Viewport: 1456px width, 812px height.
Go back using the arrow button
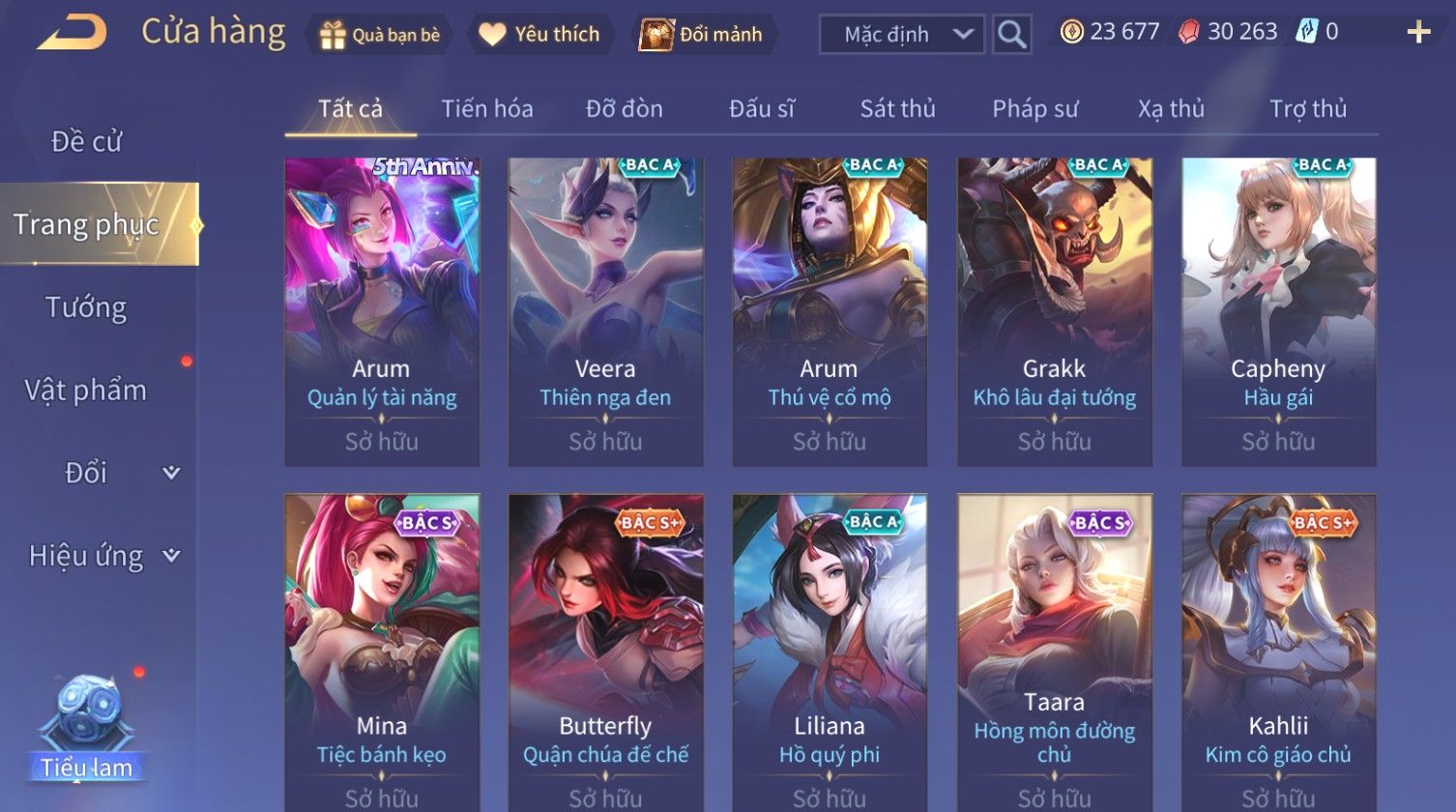pyautogui.click(x=72, y=34)
